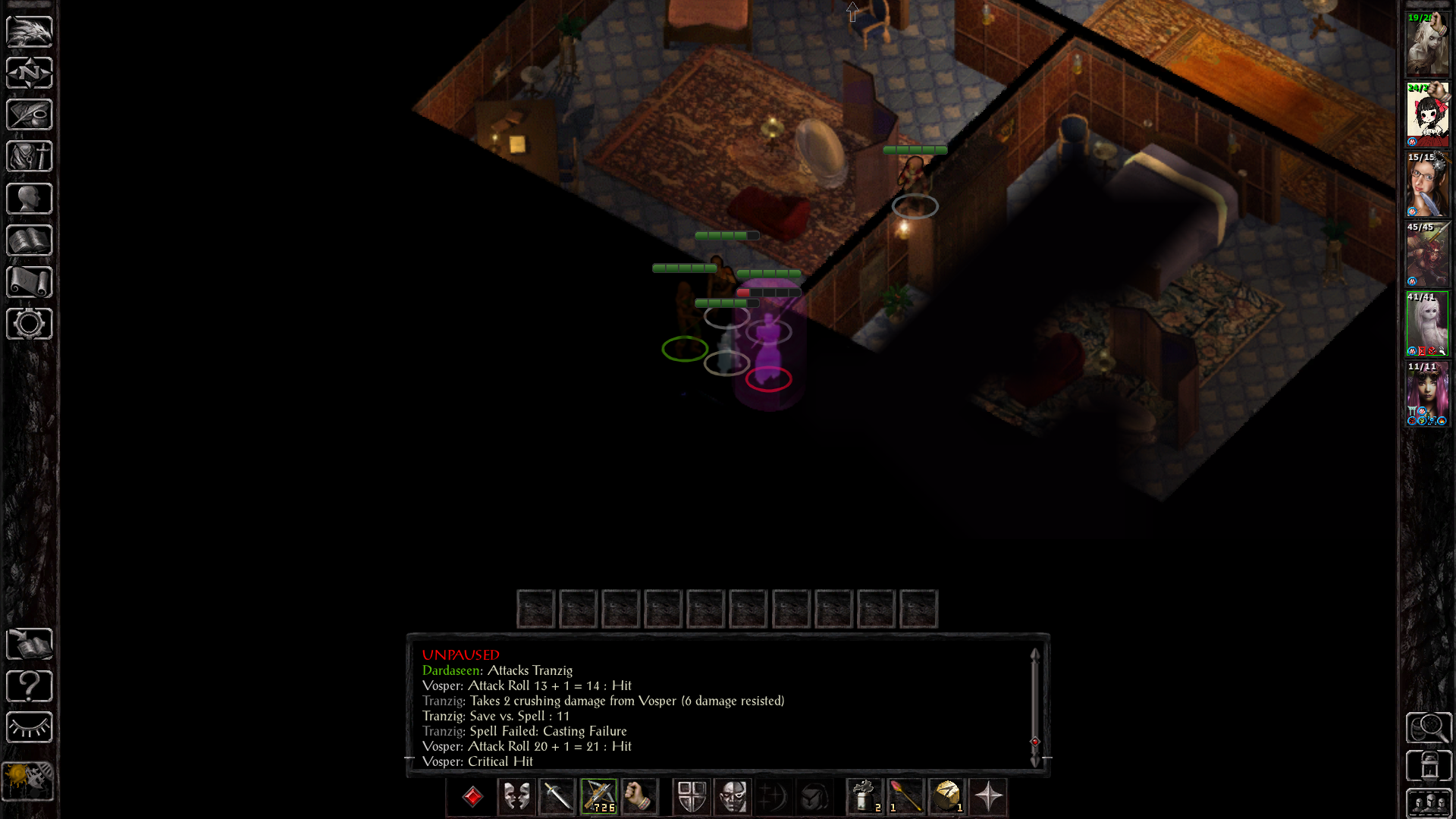Open special abilities with the star button
Viewport: 1456px width, 819px height.
[988, 796]
